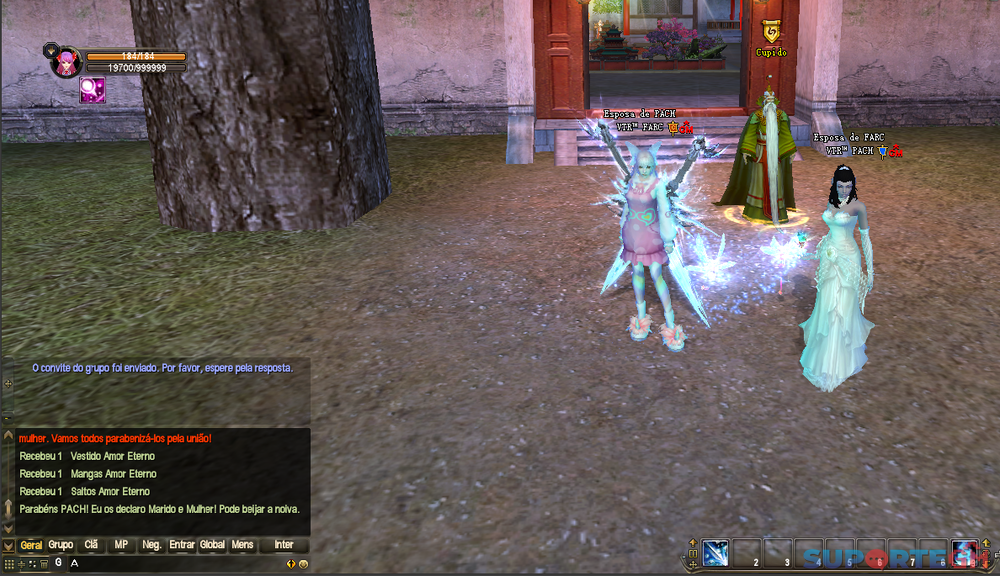Open the Entrar chat tab
Viewport: 1000px width, 576px height.
tap(182, 545)
